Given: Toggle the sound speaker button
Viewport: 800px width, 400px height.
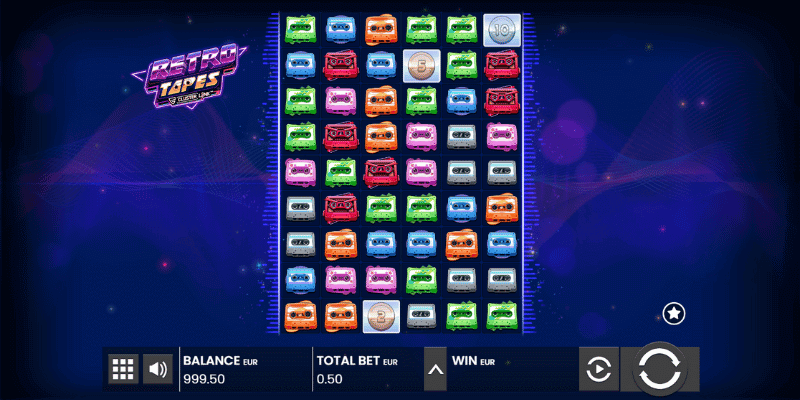Looking at the screenshot, I should (x=157, y=369).
